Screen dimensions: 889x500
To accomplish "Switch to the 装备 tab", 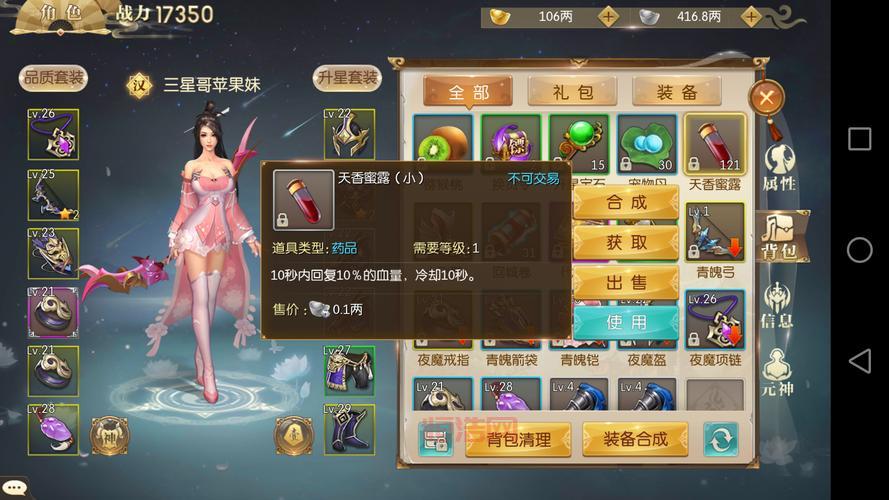I will point(677,93).
